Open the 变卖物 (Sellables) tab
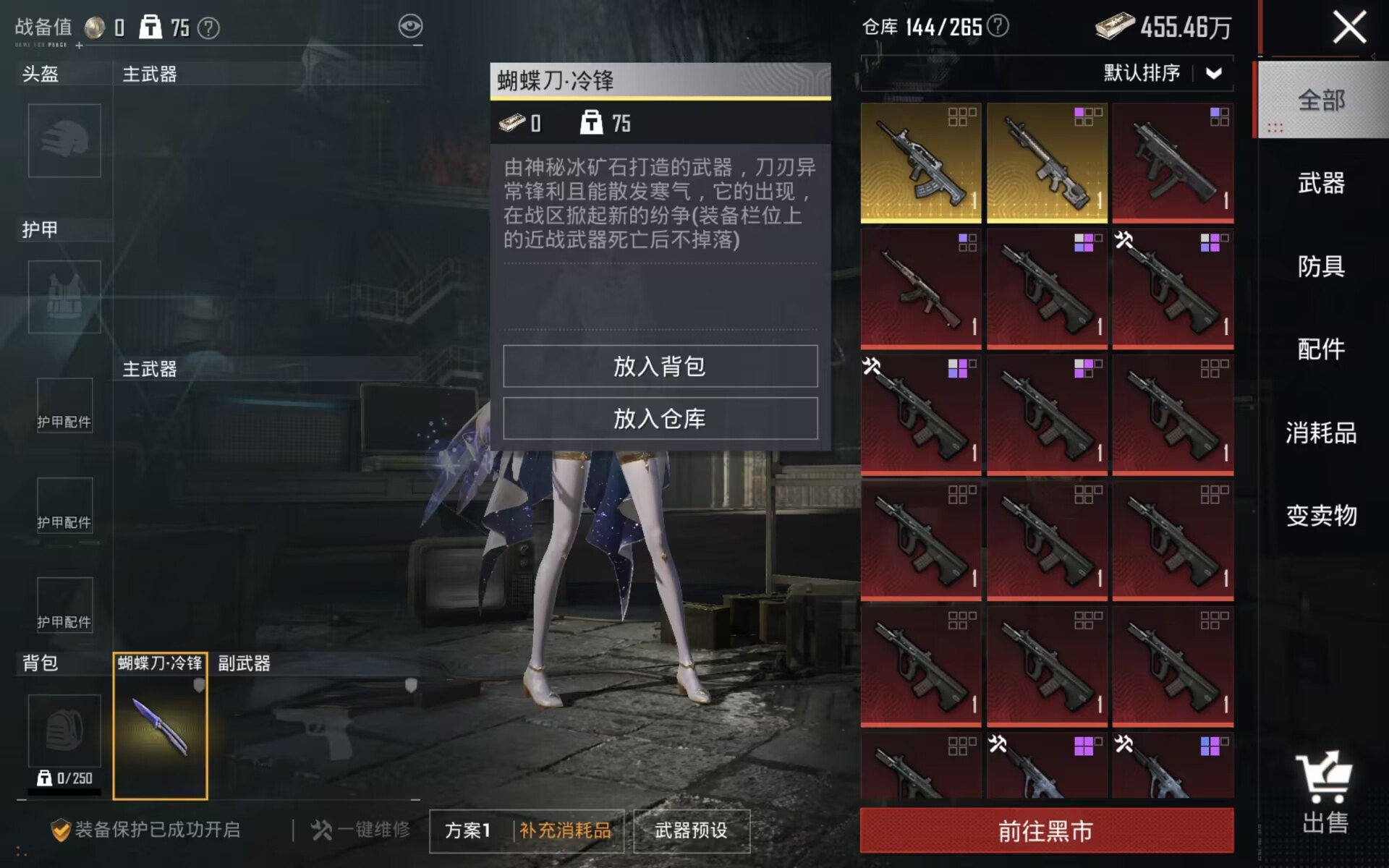This screenshot has height=868, width=1389. (1321, 516)
